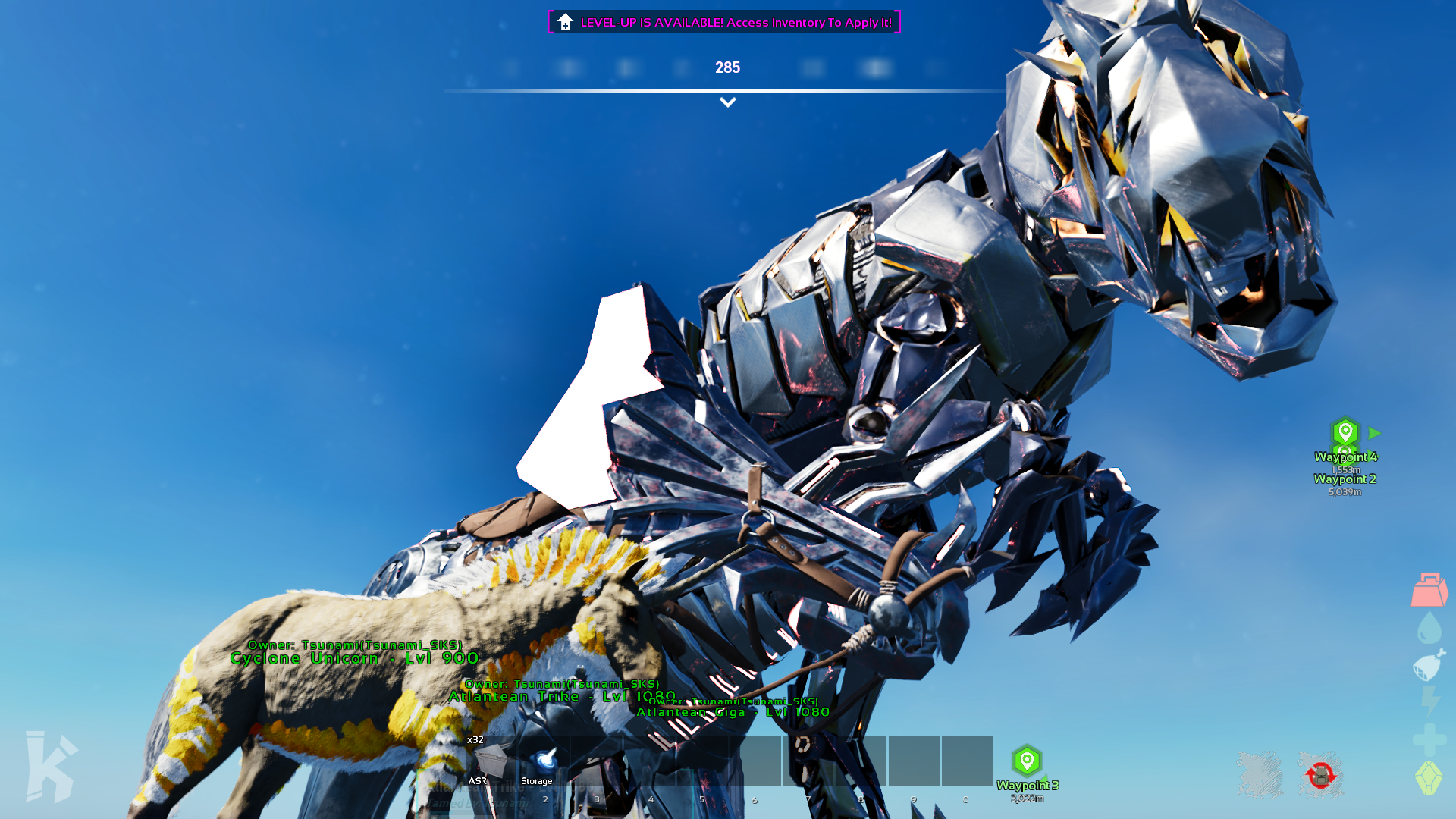Click the Waypoint 3 marker
The height and width of the screenshot is (819, 1456).
[1027, 761]
